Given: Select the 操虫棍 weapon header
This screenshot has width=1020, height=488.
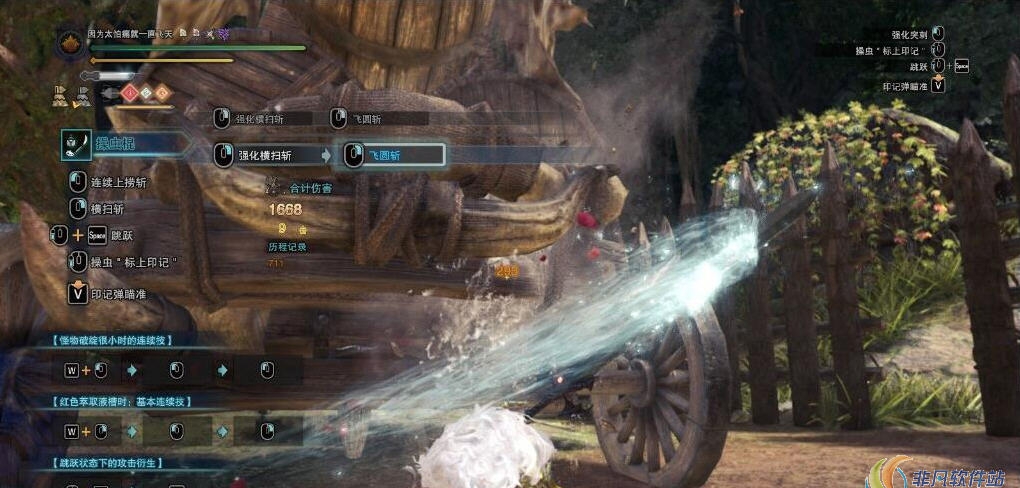Looking at the screenshot, I should coord(115,144).
